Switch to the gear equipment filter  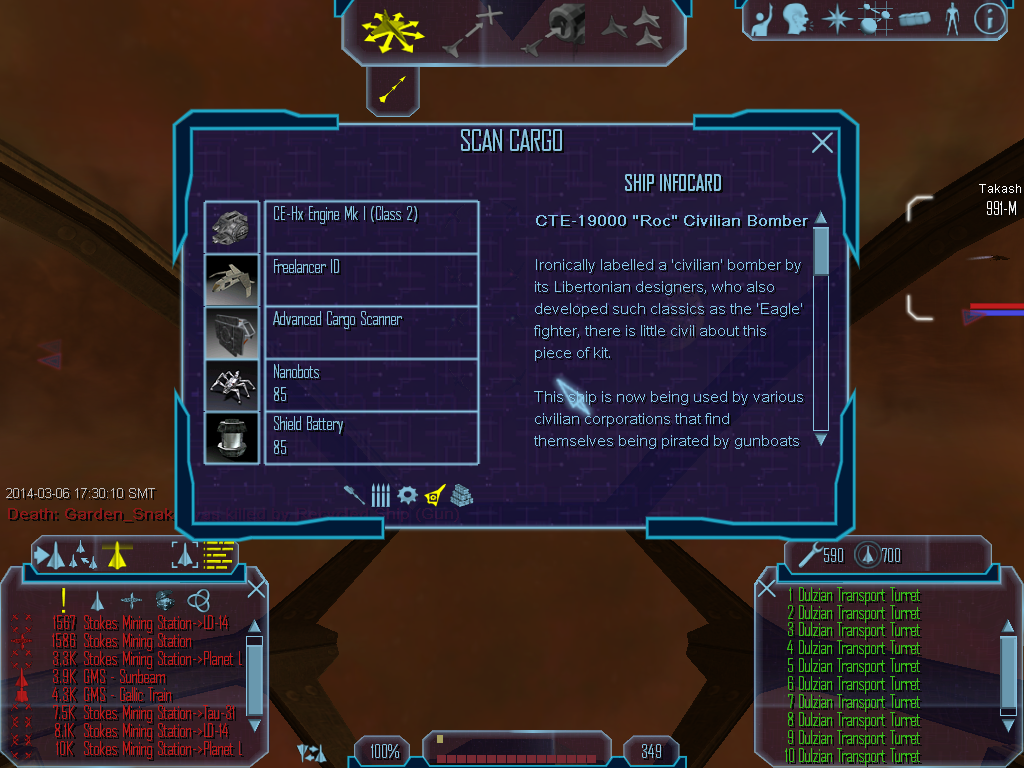(407, 495)
